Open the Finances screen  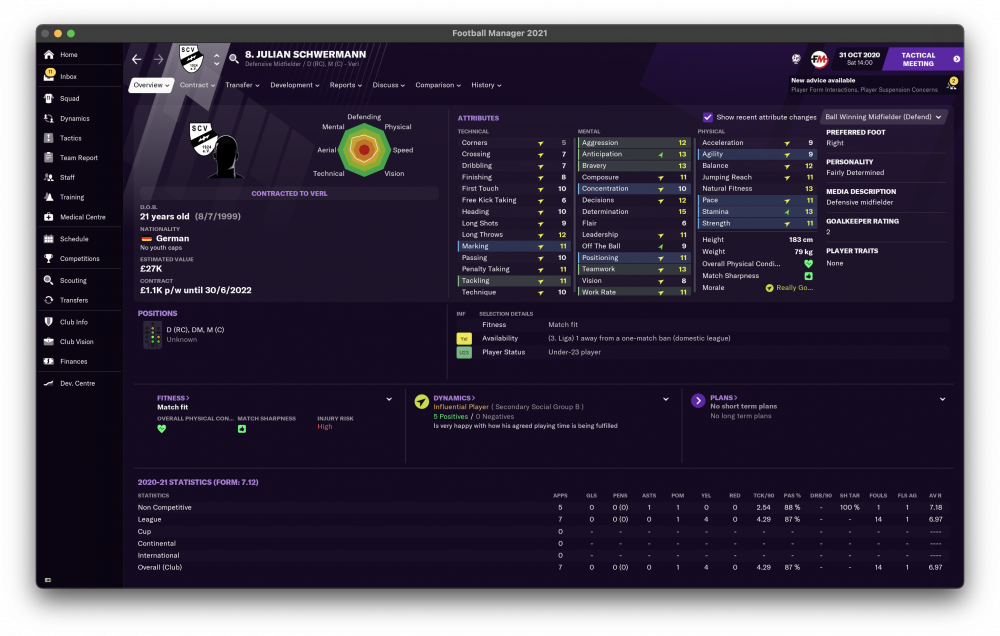73,361
